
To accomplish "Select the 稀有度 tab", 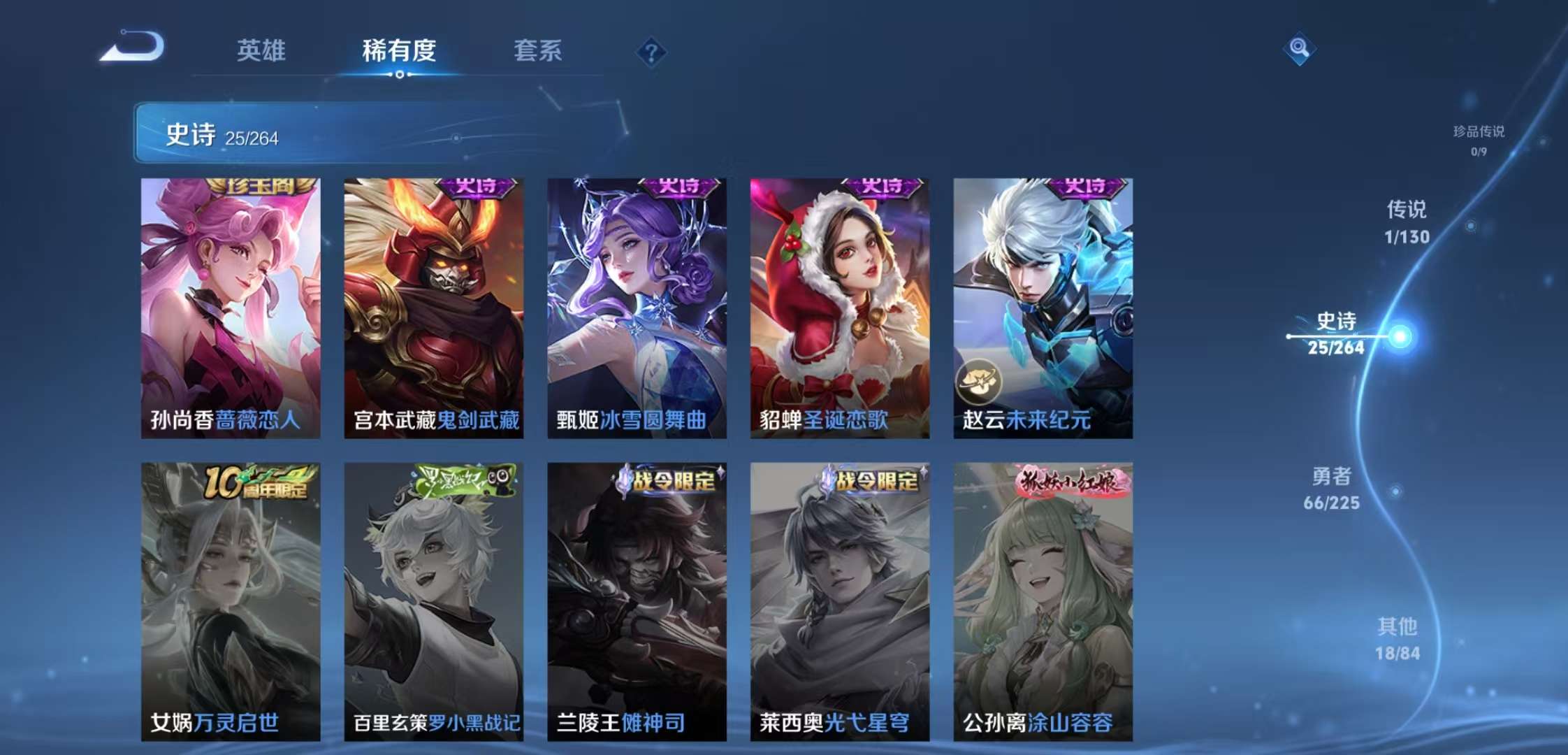I will pyautogui.click(x=399, y=50).
